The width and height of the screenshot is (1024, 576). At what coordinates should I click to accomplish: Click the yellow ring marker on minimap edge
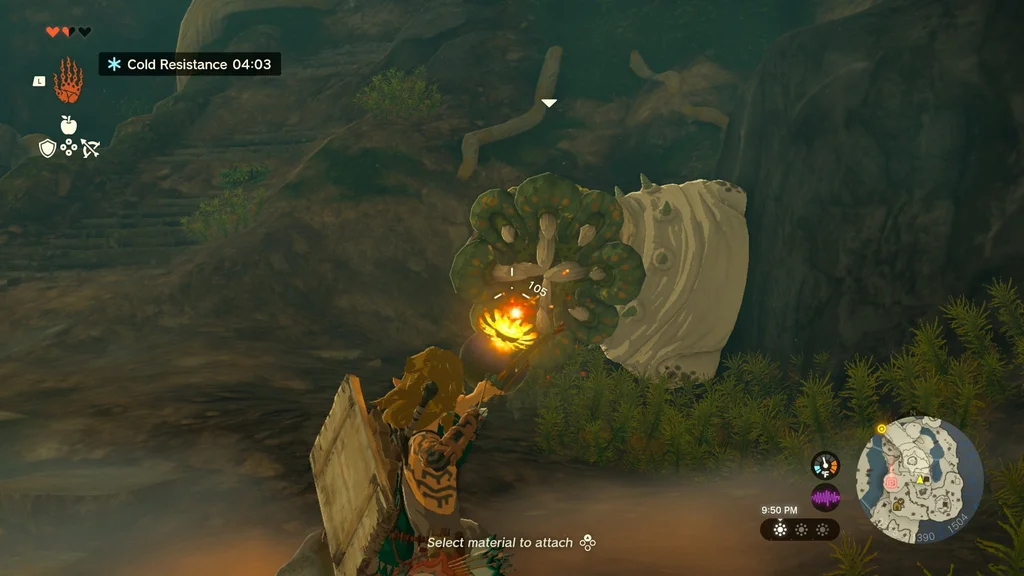[881, 429]
